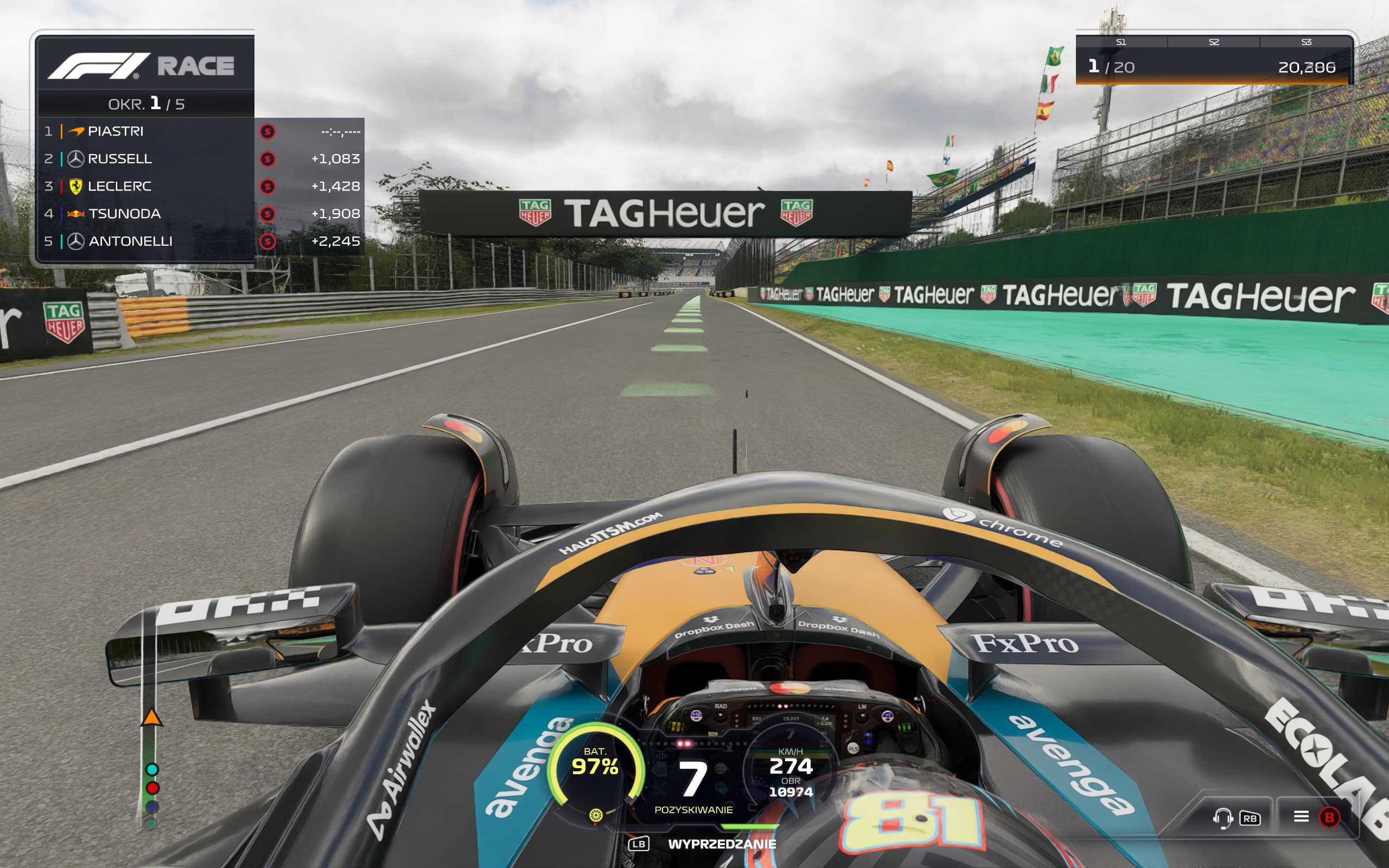
Task: Open the team radio headset icon
Action: (1222, 818)
